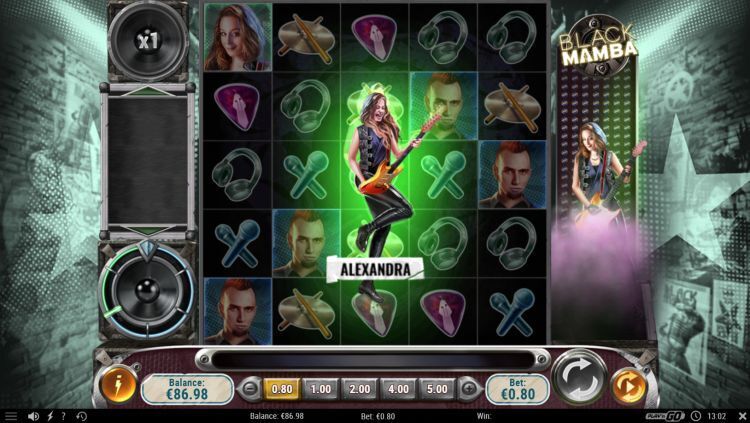Toggle fast play with the small lightning icon
The height and width of the screenshot is (423, 750).
[50, 416]
